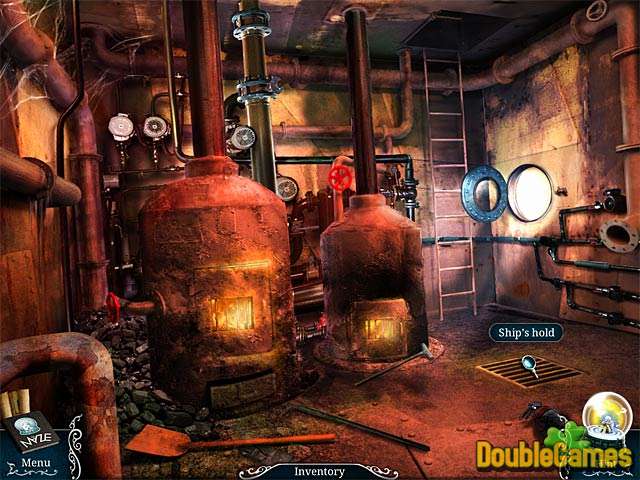Activate the snow globe hint orb
The image size is (640, 480).
(x=604, y=416)
